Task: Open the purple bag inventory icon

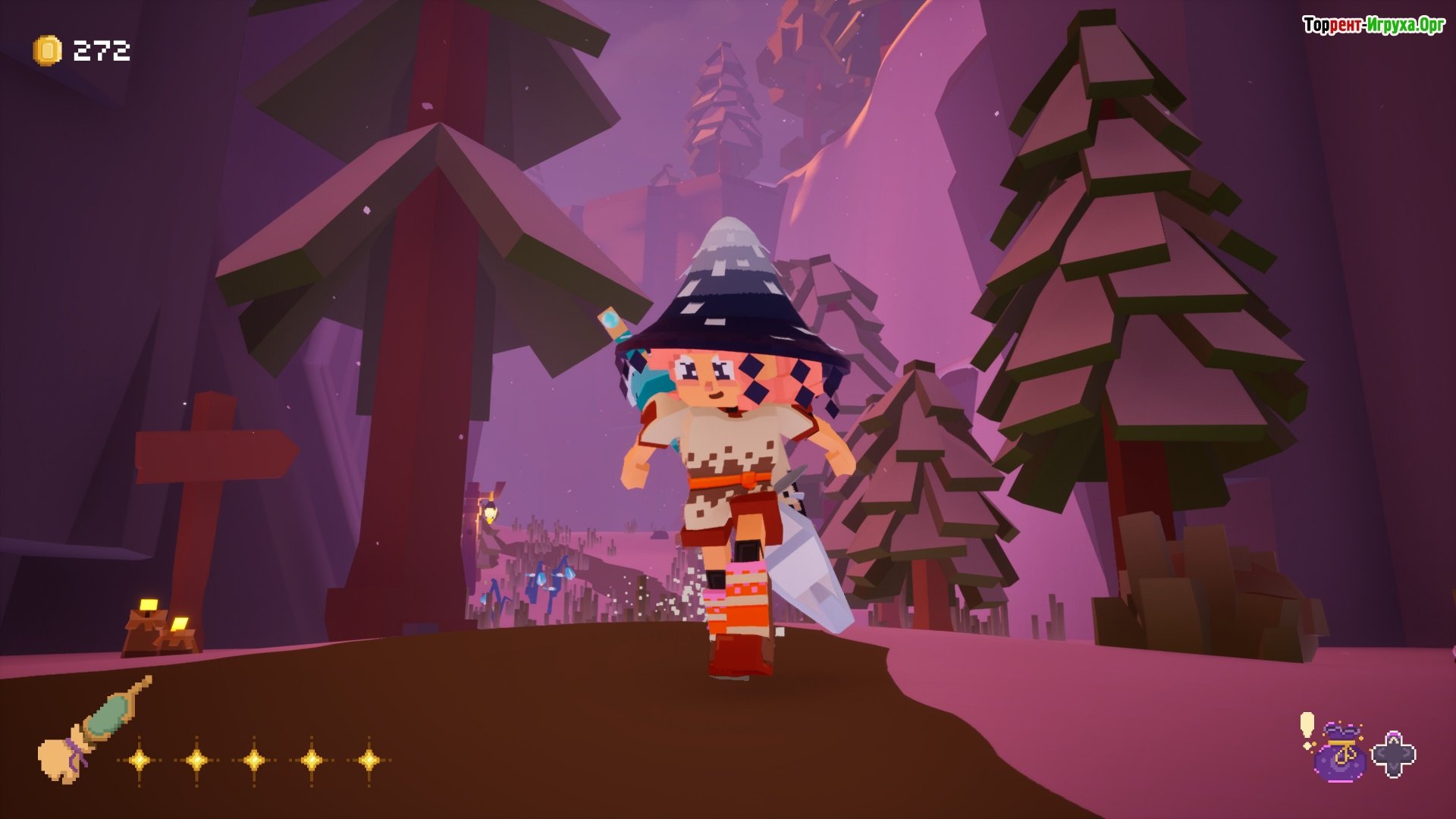Action: coord(1340,752)
